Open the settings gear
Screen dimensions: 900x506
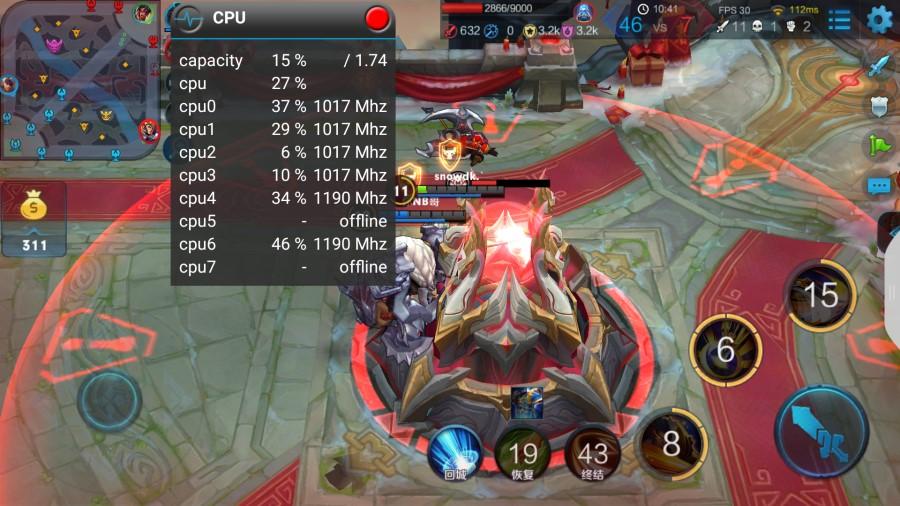pos(879,19)
